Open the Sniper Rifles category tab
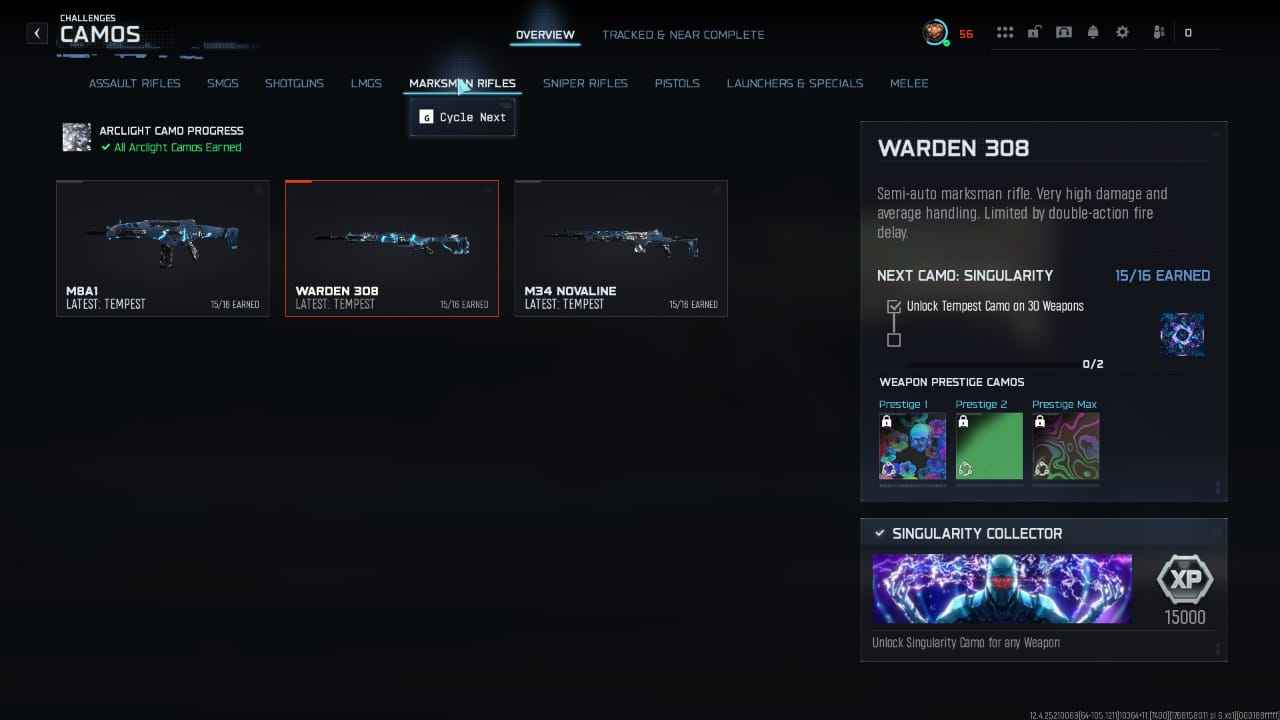Screen dimensions: 1280x720 [585, 83]
